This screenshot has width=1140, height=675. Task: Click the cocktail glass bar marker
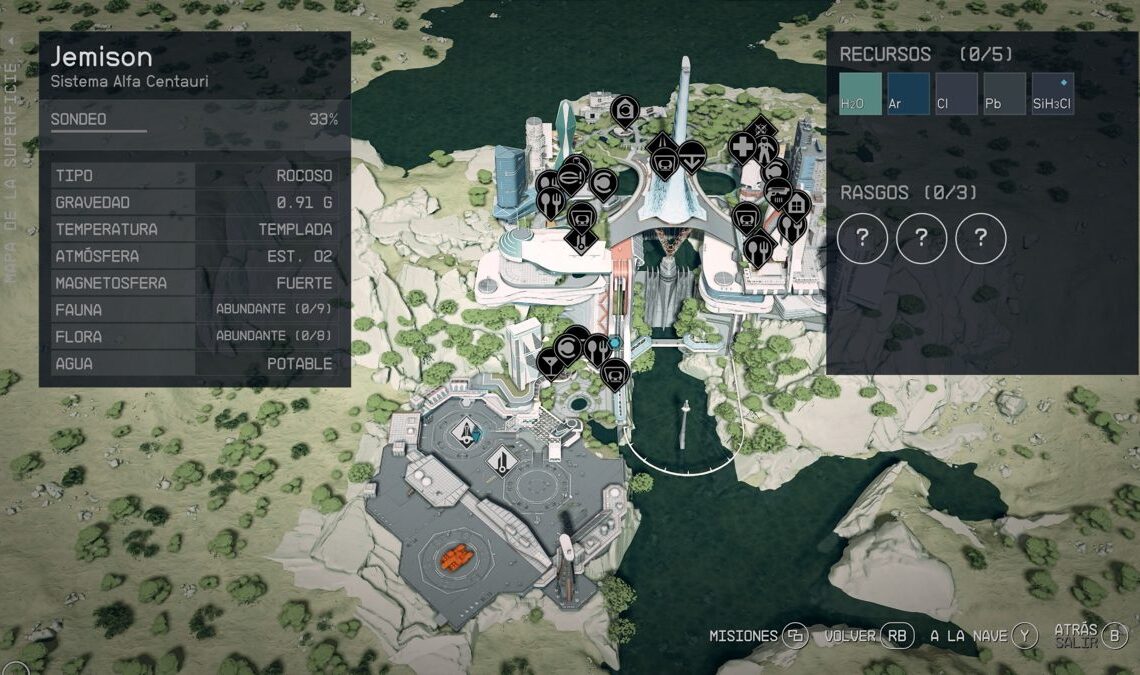pos(549,360)
